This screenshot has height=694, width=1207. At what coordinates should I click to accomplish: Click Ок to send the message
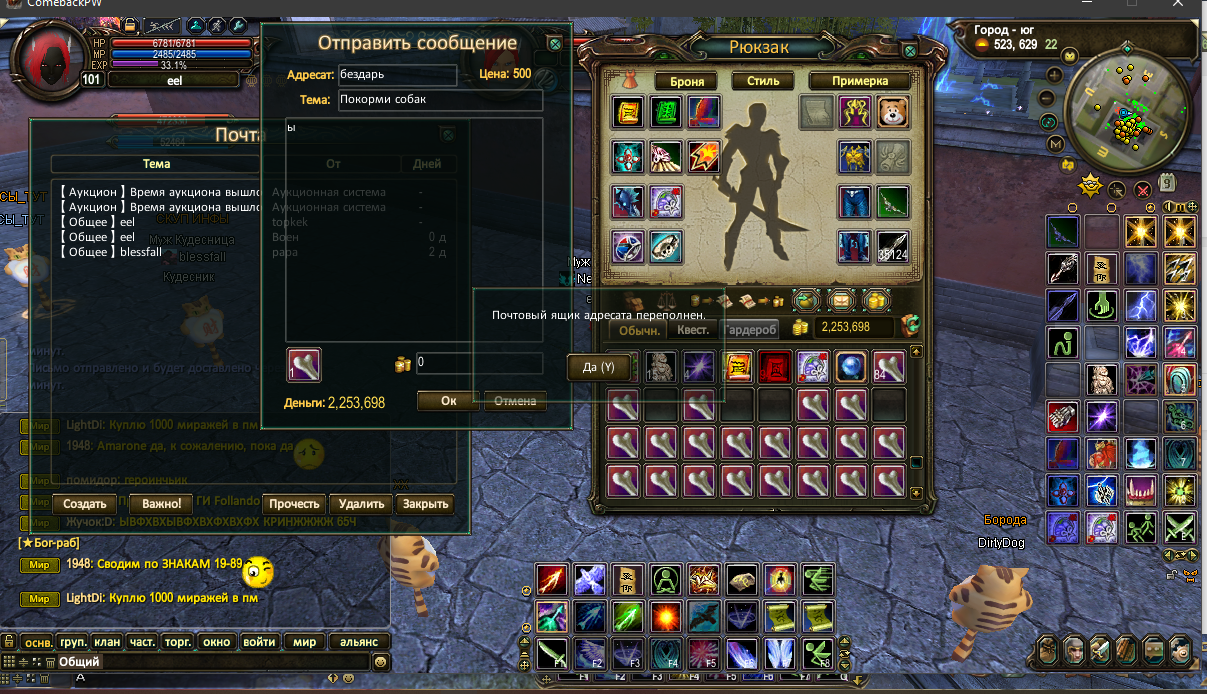click(448, 401)
